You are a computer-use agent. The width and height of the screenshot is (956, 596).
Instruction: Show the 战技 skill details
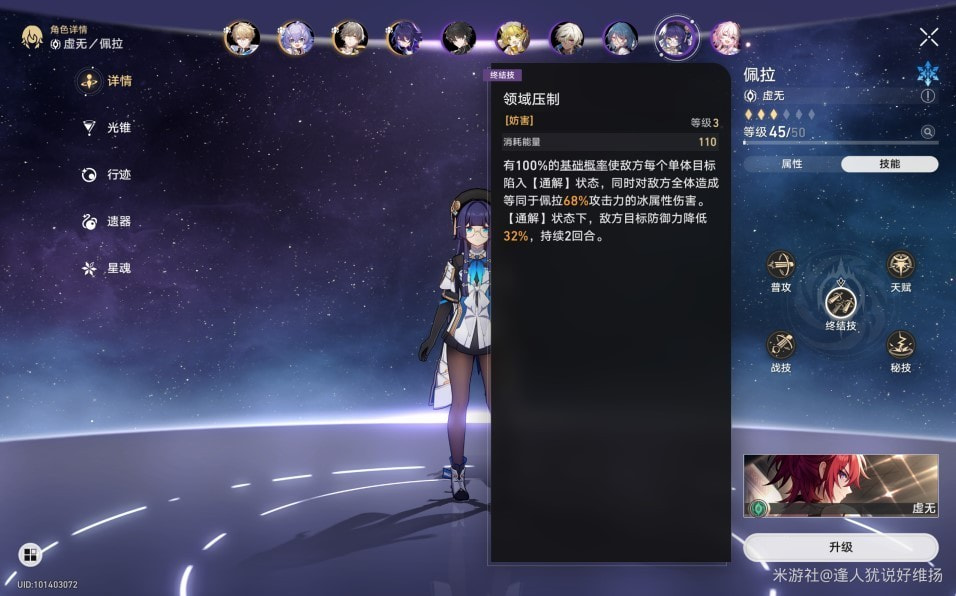pyautogui.click(x=781, y=346)
